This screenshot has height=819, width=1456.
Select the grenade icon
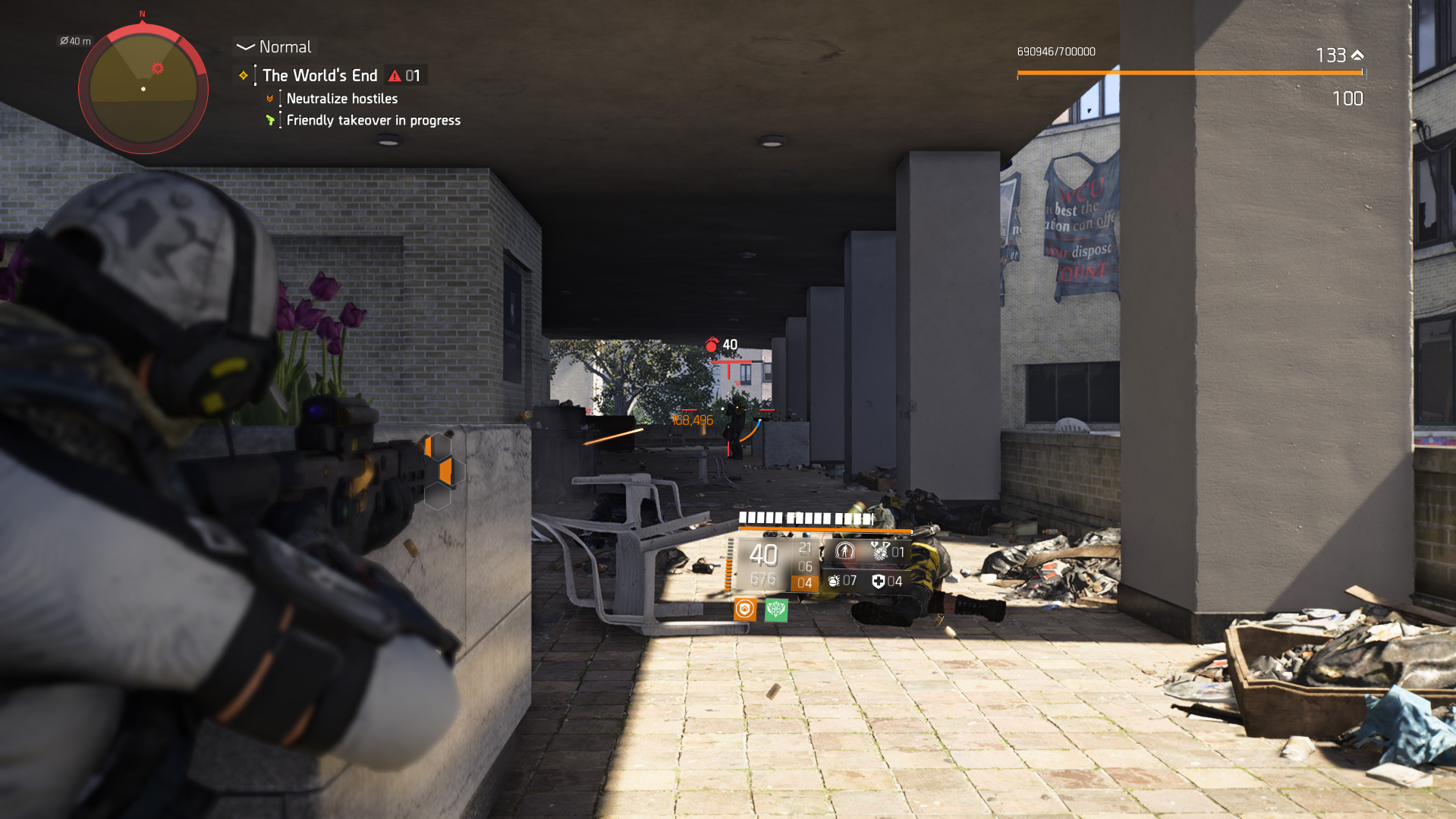pyautogui.click(x=834, y=581)
